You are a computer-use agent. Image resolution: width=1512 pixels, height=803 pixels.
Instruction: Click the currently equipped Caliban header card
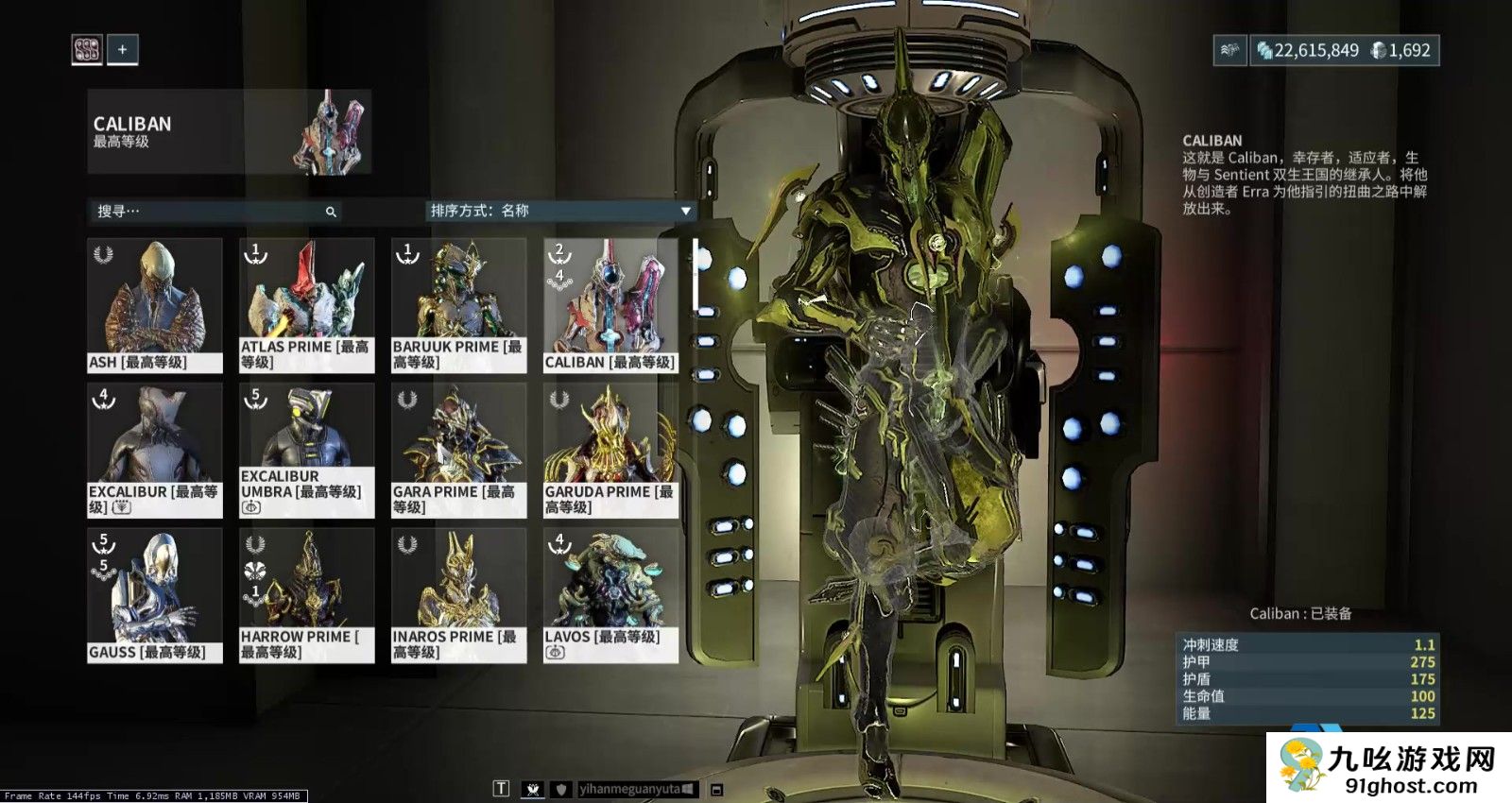(229, 132)
